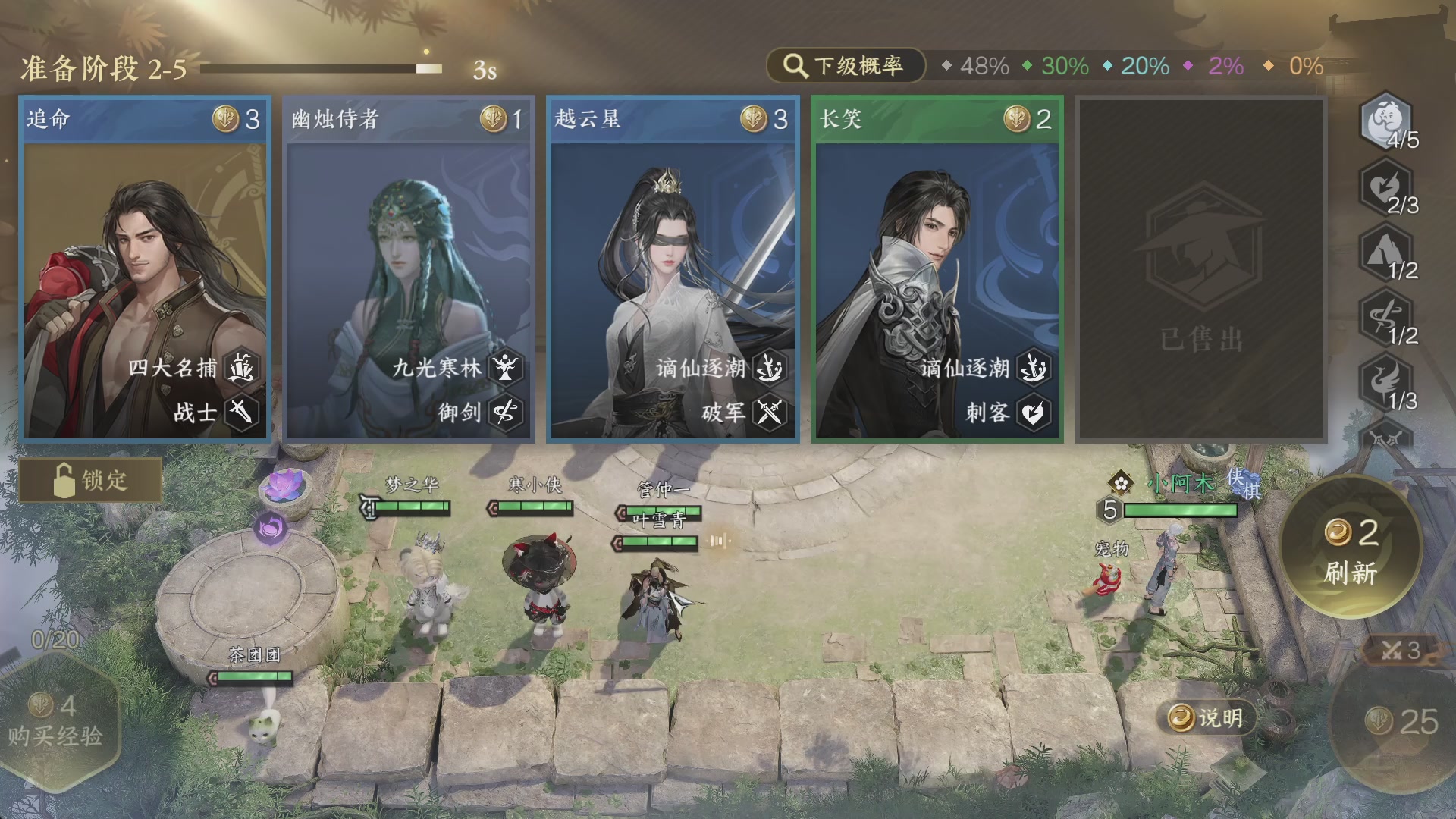Image resolution: width=1456 pixels, height=819 pixels.
Task: Buy the green 长笑 card
Action: (937, 269)
